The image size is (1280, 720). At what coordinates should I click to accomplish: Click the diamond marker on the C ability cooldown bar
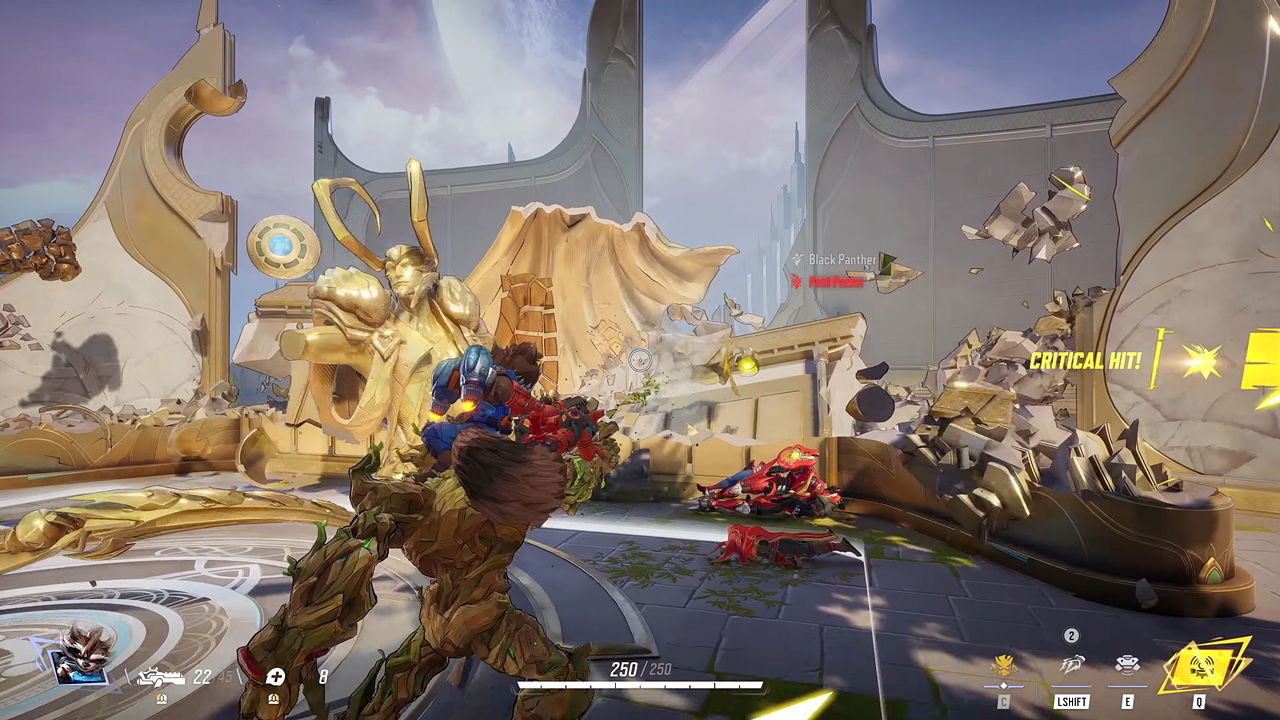pos(1003,685)
